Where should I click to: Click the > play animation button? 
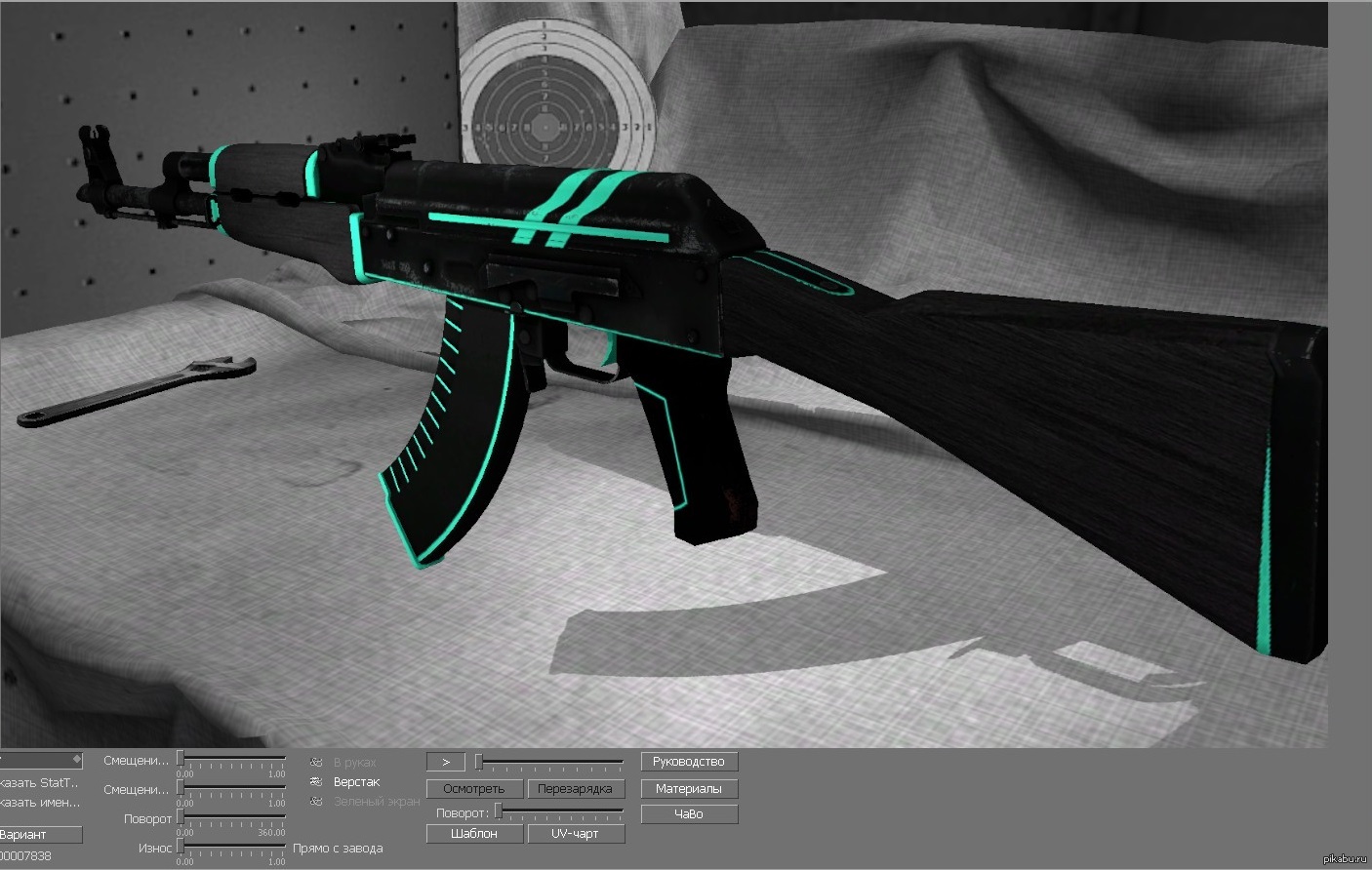[x=445, y=762]
